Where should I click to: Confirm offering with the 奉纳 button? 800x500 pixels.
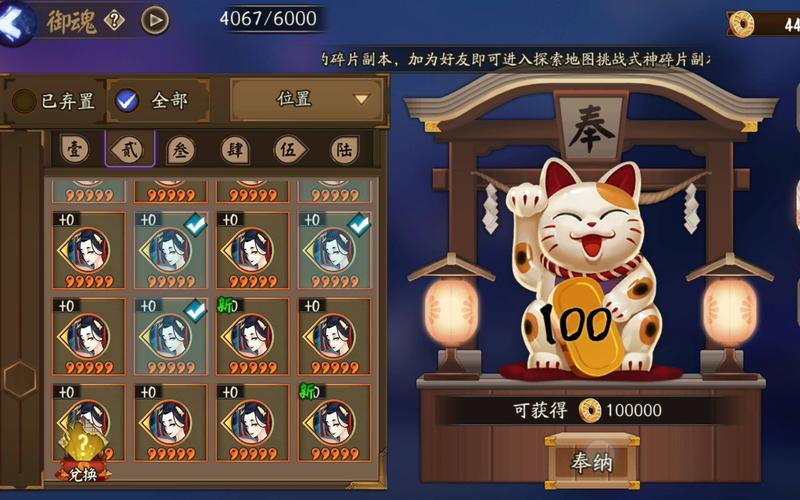pyautogui.click(x=591, y=461)
